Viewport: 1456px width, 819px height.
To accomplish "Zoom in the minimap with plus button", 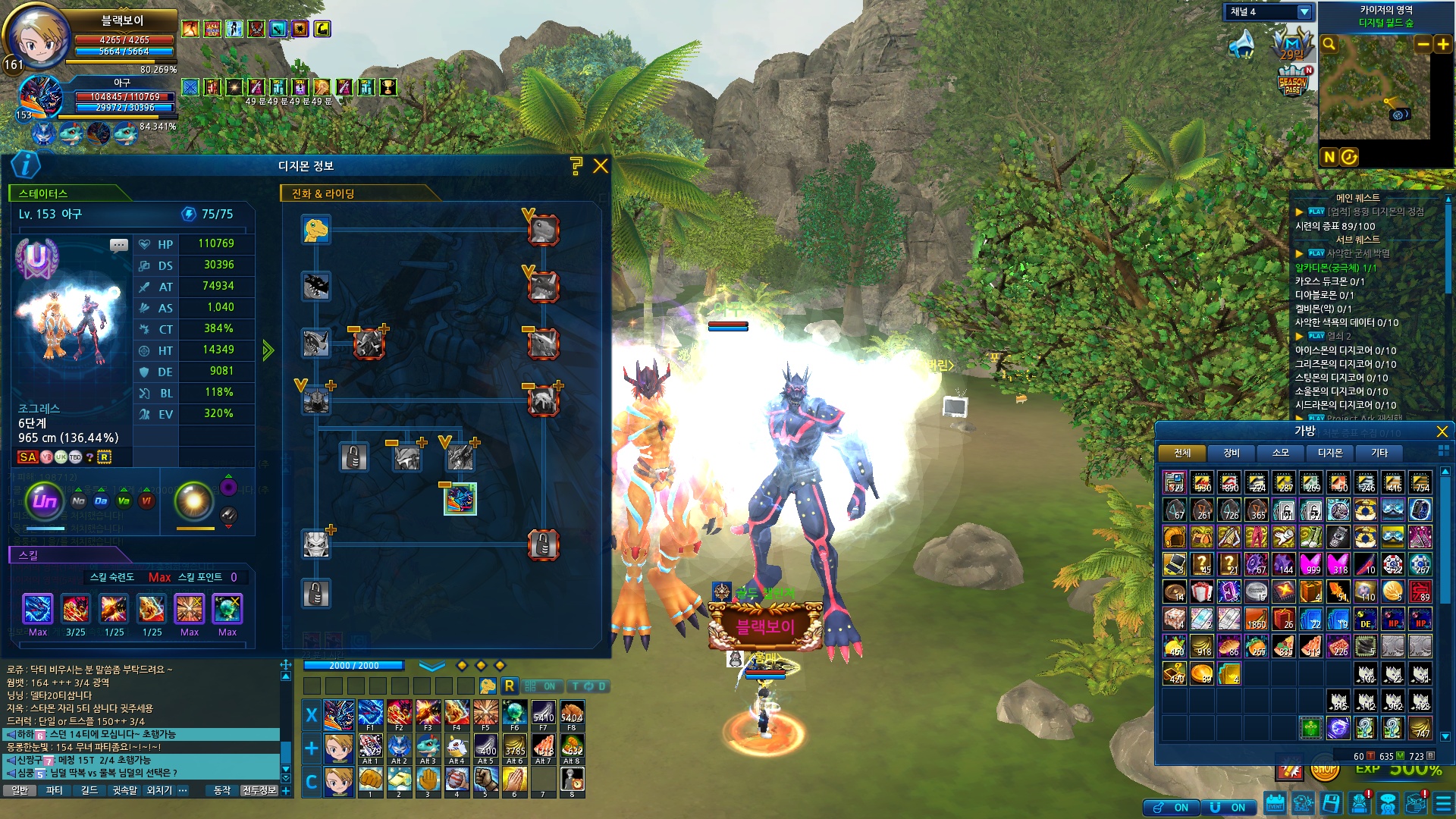I will coord(1443,44).
